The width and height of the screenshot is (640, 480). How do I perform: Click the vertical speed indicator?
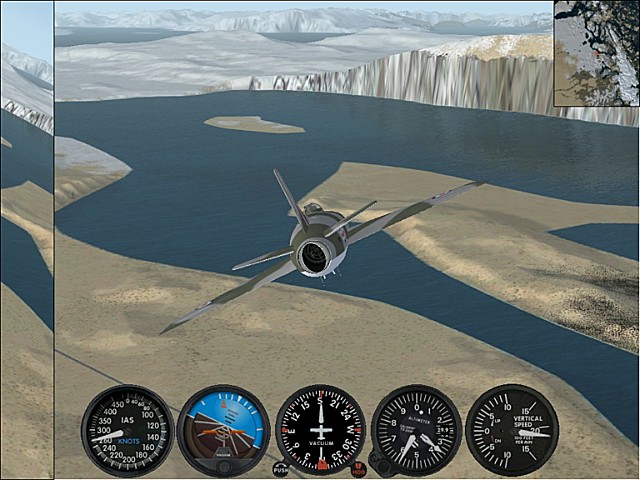[x=512, y=430]
